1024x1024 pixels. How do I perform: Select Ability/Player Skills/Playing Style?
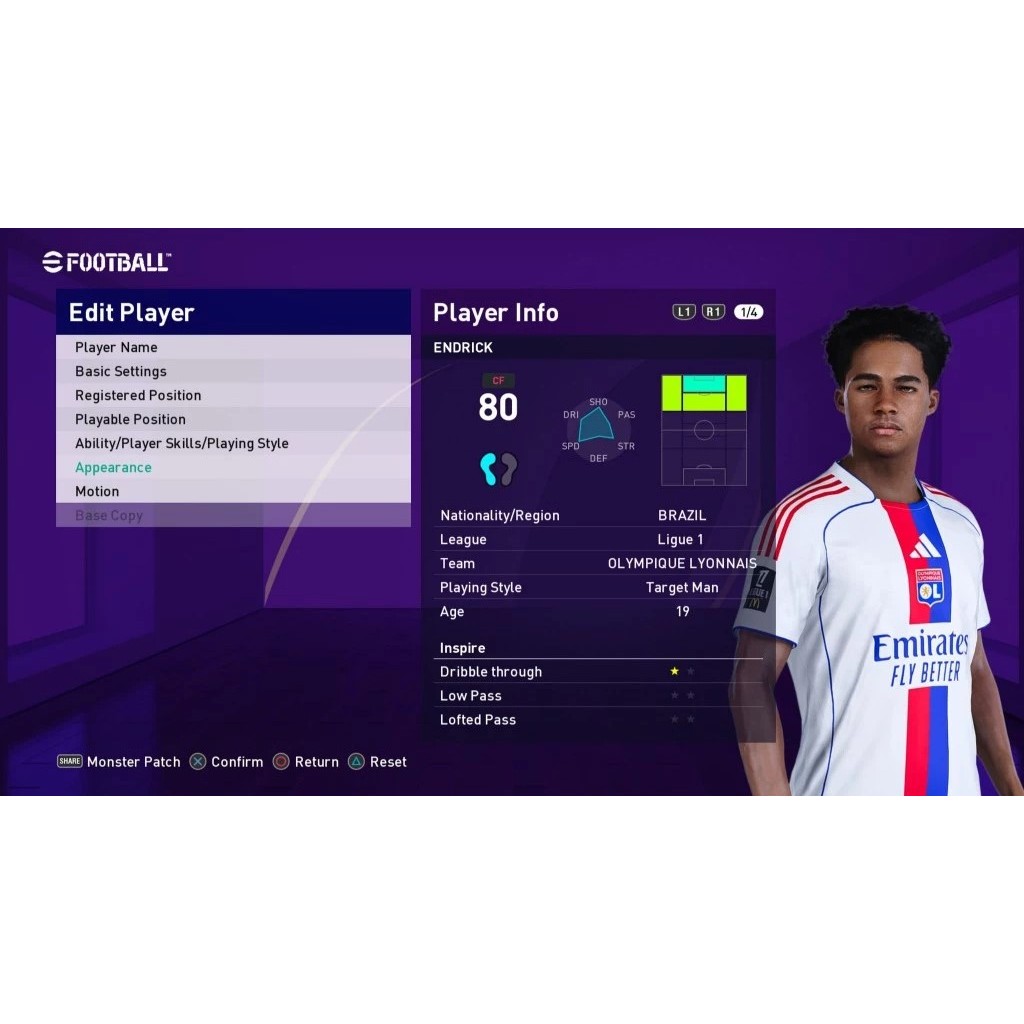coord(182,443)
